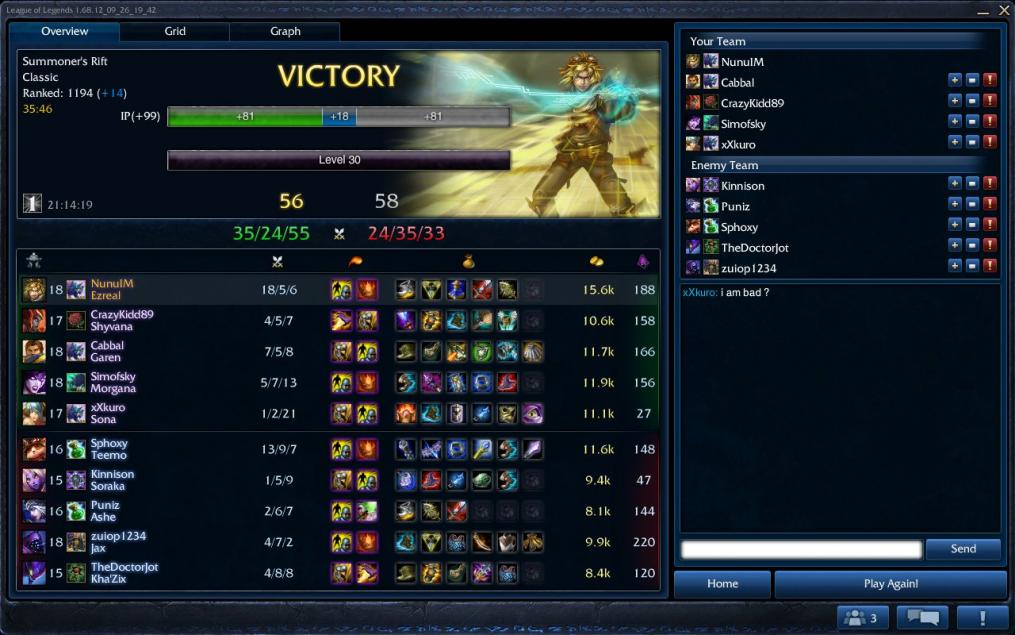Minimize the client window
Screen dimensions: 1015x635
pyautogui.click(x=984, y=10)
